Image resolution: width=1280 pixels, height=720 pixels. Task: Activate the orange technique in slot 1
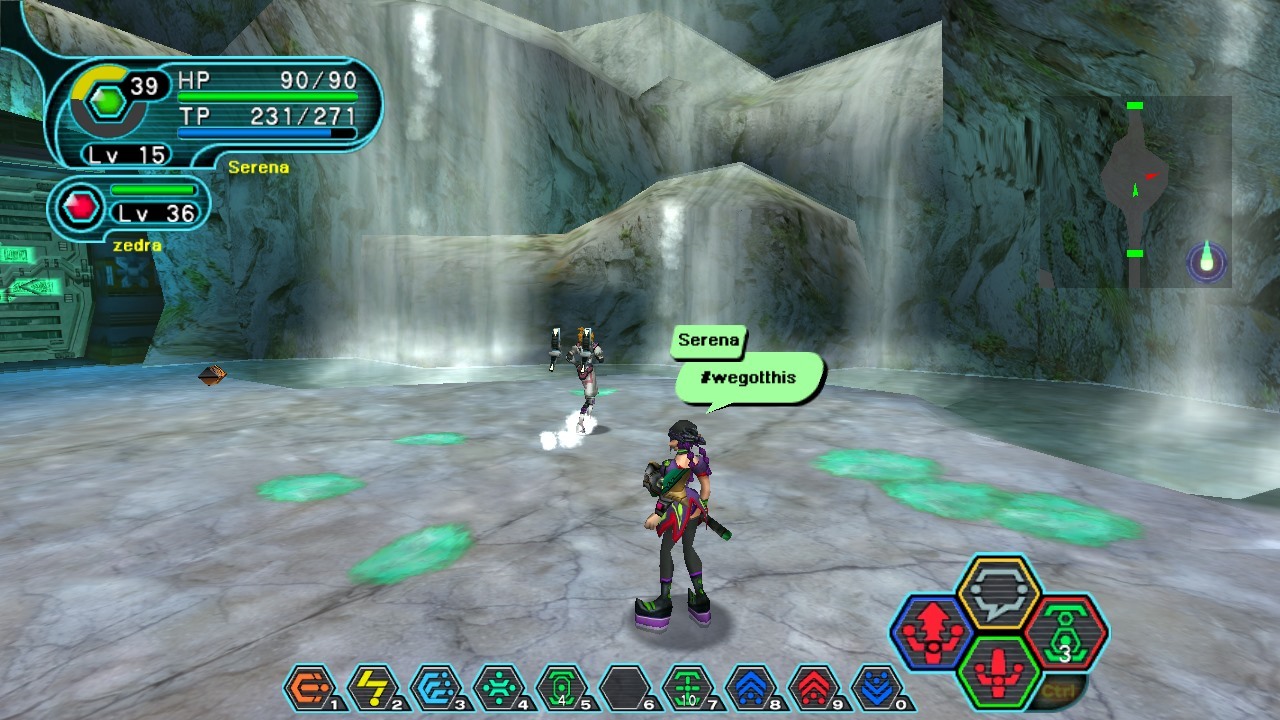[309, 688]
